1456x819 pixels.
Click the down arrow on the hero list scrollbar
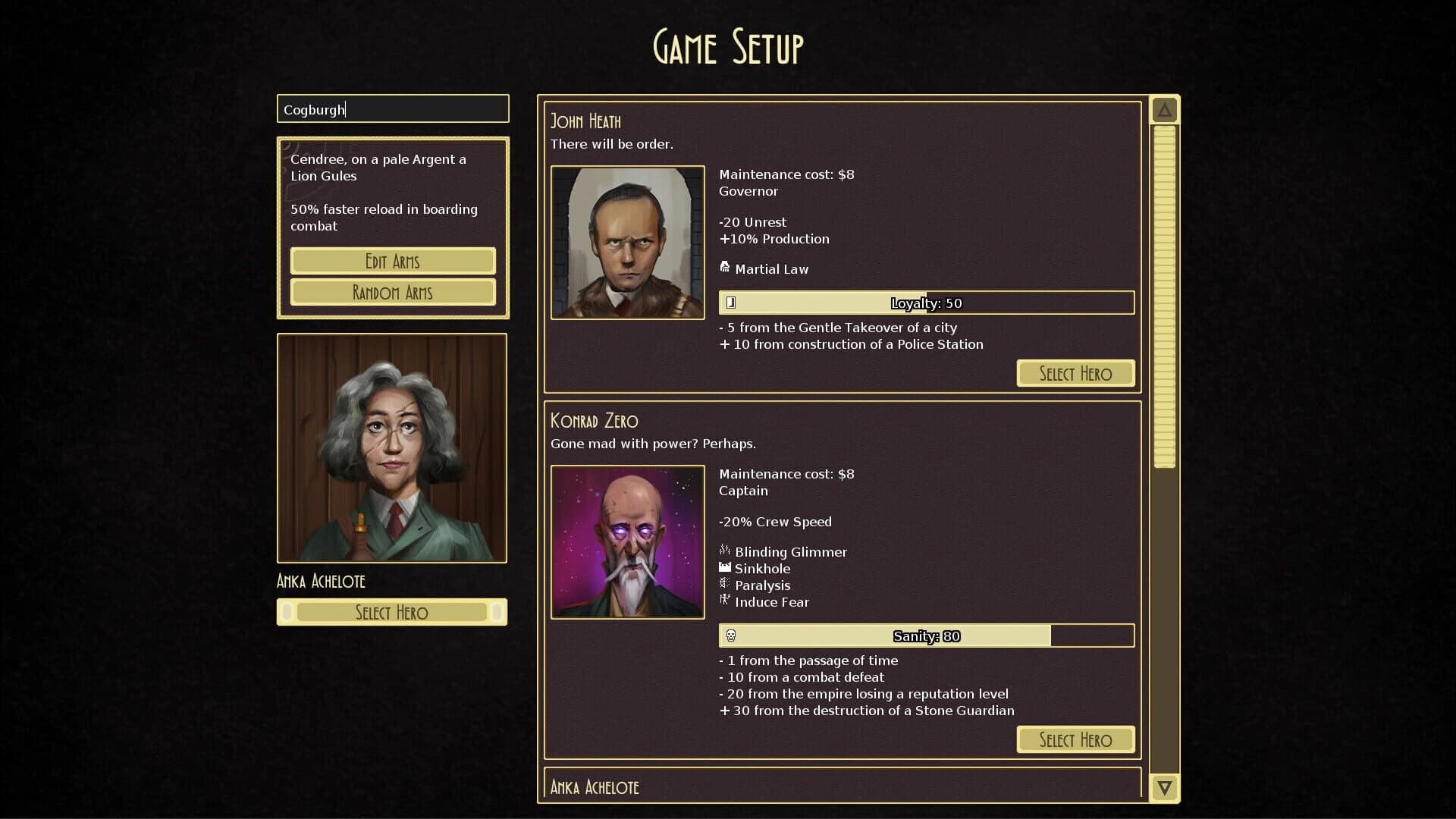coord(1164,787)
